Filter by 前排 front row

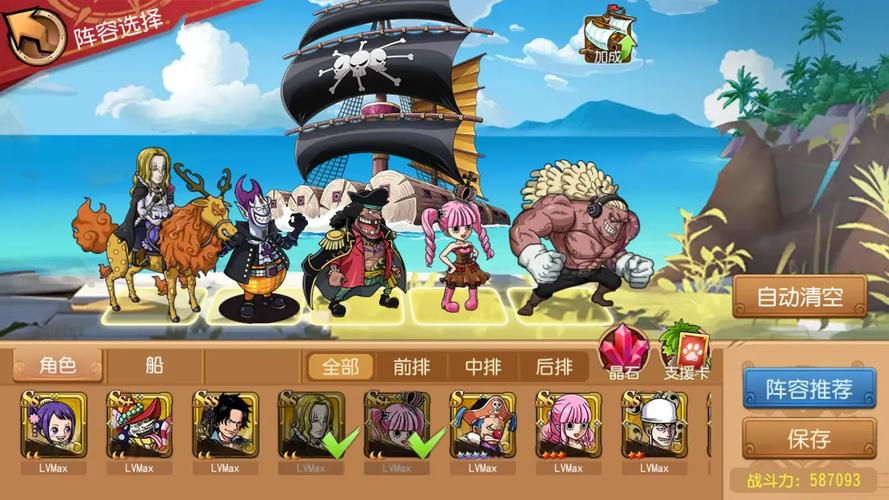[412, 367]
